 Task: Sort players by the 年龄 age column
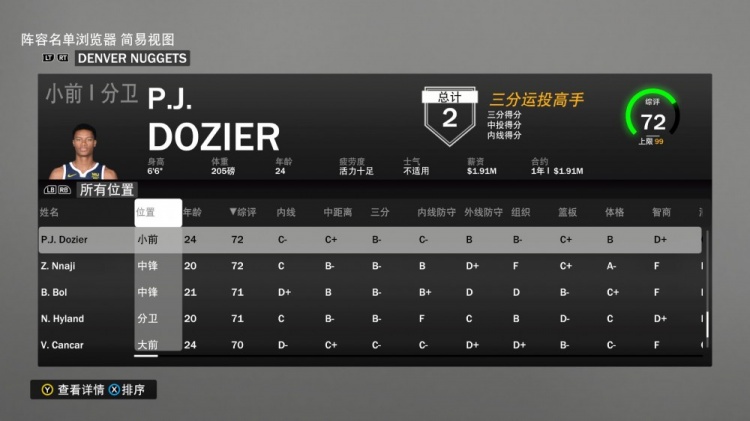point(192,212)
